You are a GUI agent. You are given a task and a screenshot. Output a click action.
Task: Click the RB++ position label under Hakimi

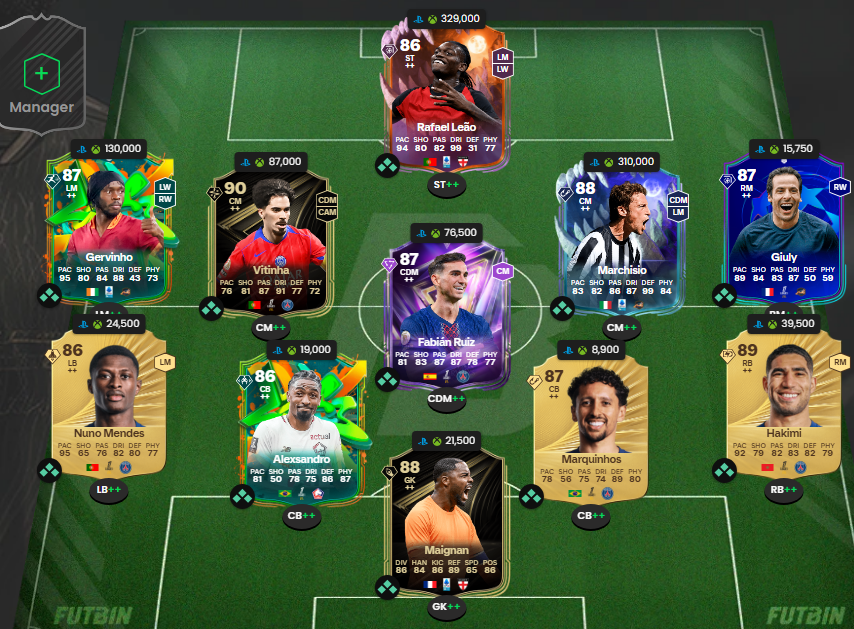(x=783, y=490)
